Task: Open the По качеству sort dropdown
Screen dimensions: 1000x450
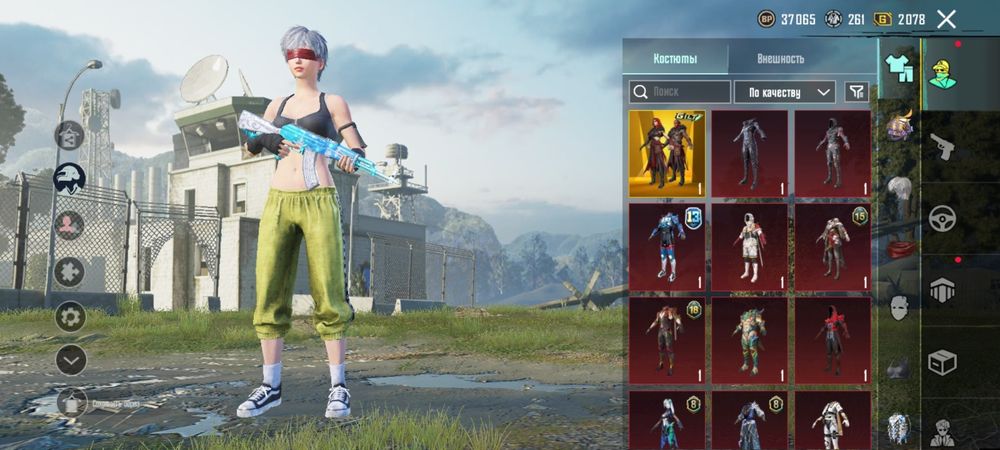Action: point(785,92)
